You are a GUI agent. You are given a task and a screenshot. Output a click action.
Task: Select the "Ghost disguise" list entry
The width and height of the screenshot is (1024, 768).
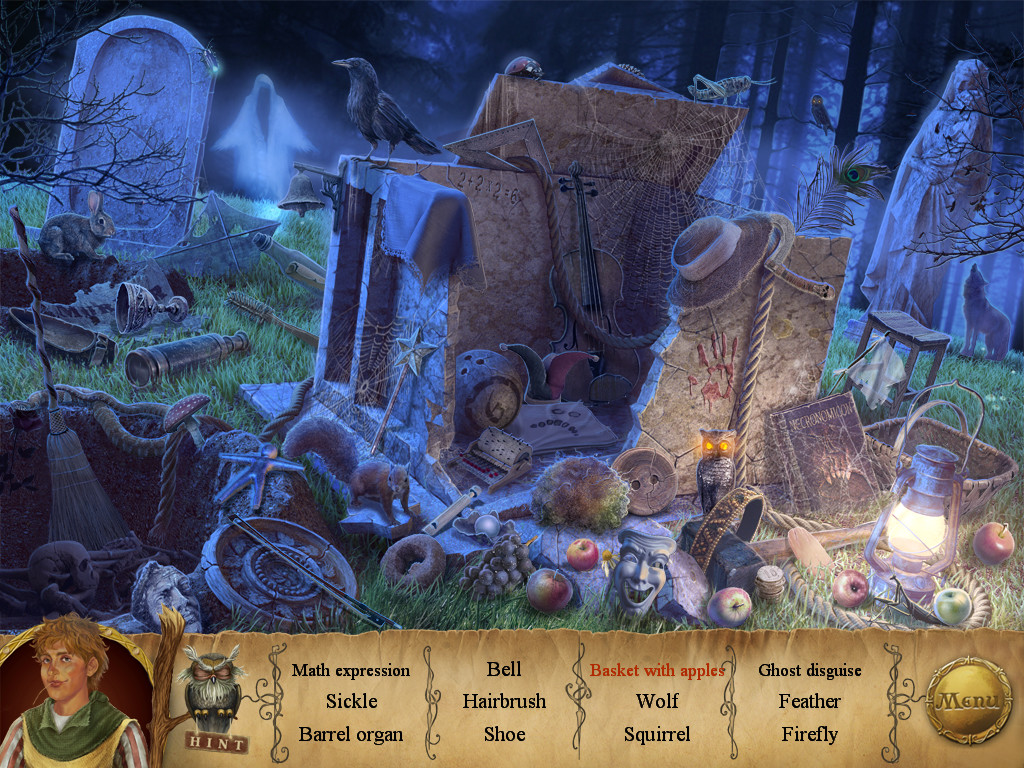click(x=810, y=670)
